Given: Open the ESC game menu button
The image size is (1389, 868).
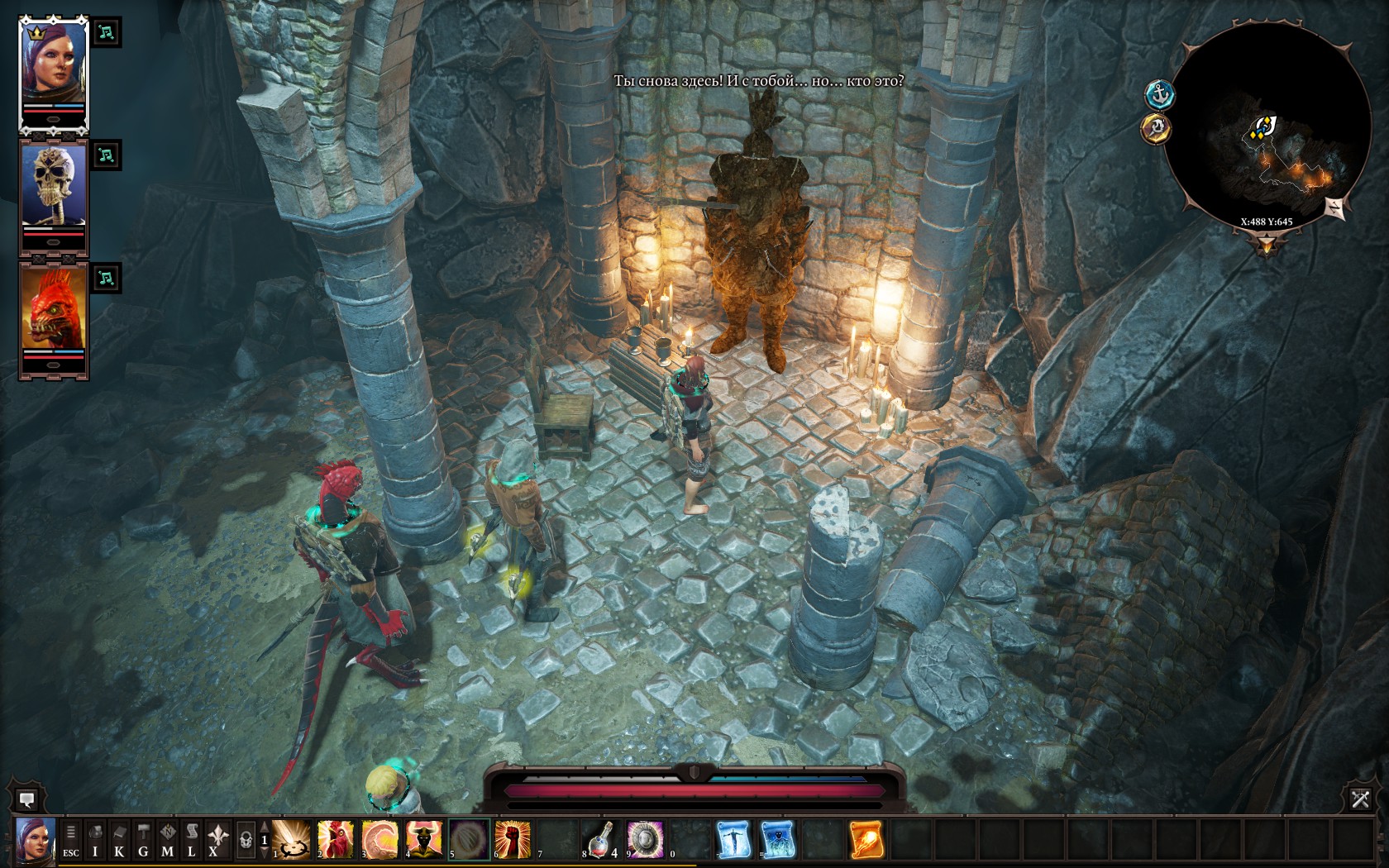Looking at the screenshot, I should tap(71, 841).
